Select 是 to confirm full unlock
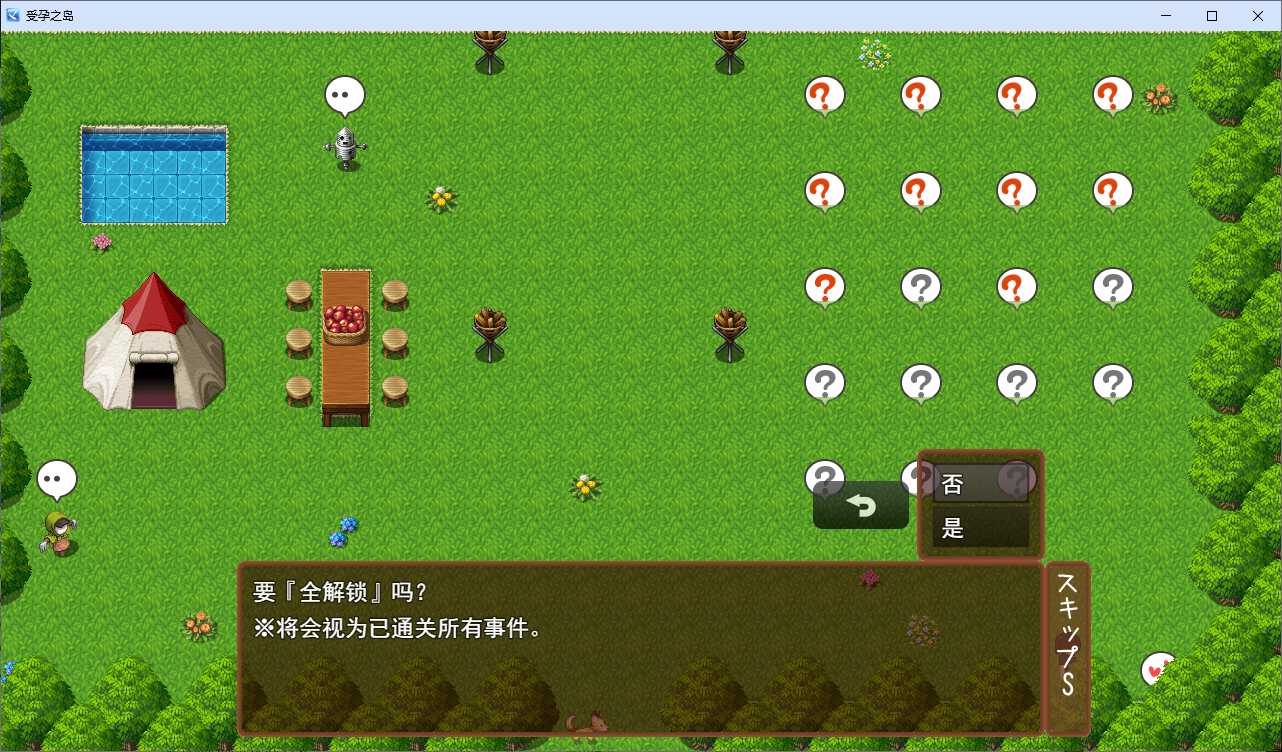This screenshot has width=1282, height=752. (x=980, y=528)
